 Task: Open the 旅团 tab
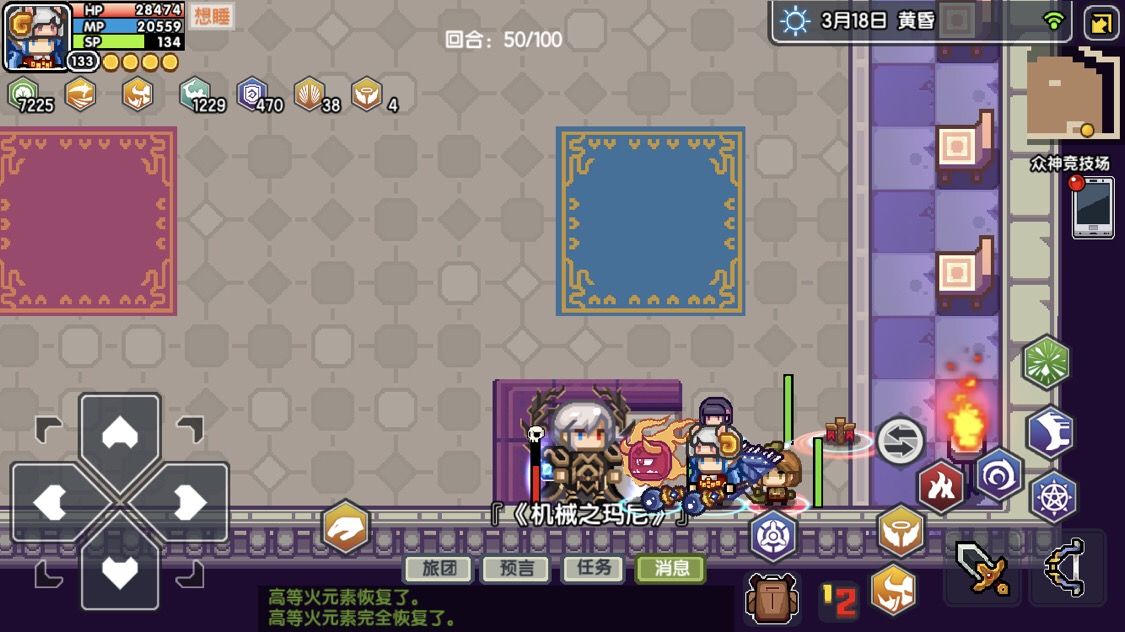tap(438, 569)
